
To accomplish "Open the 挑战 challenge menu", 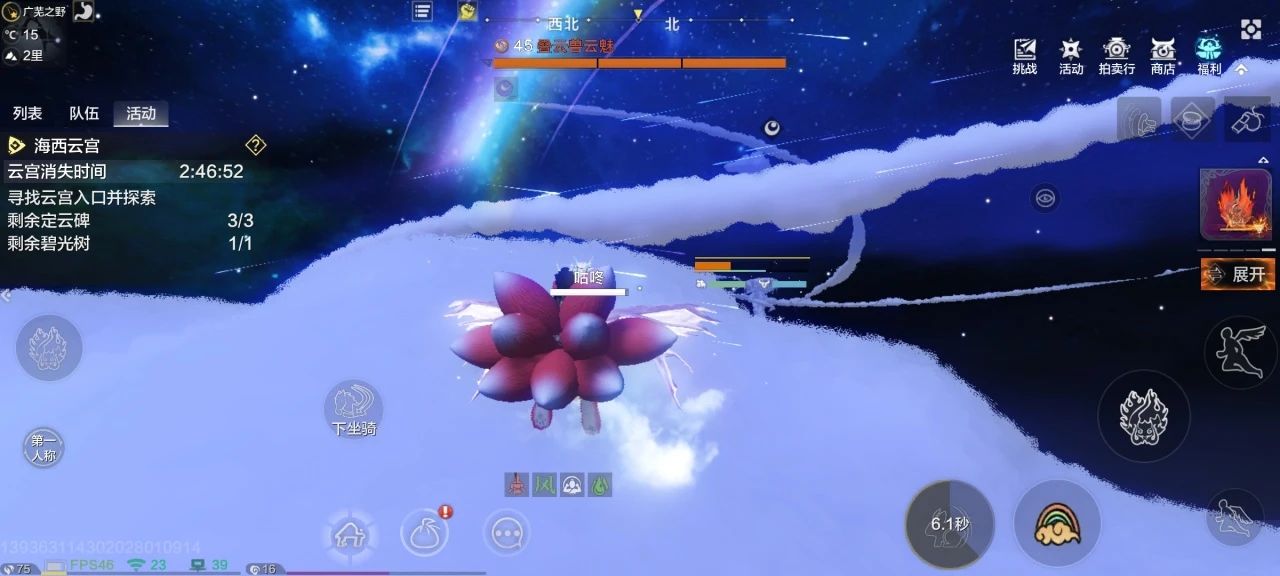I will pos(1024,56).
